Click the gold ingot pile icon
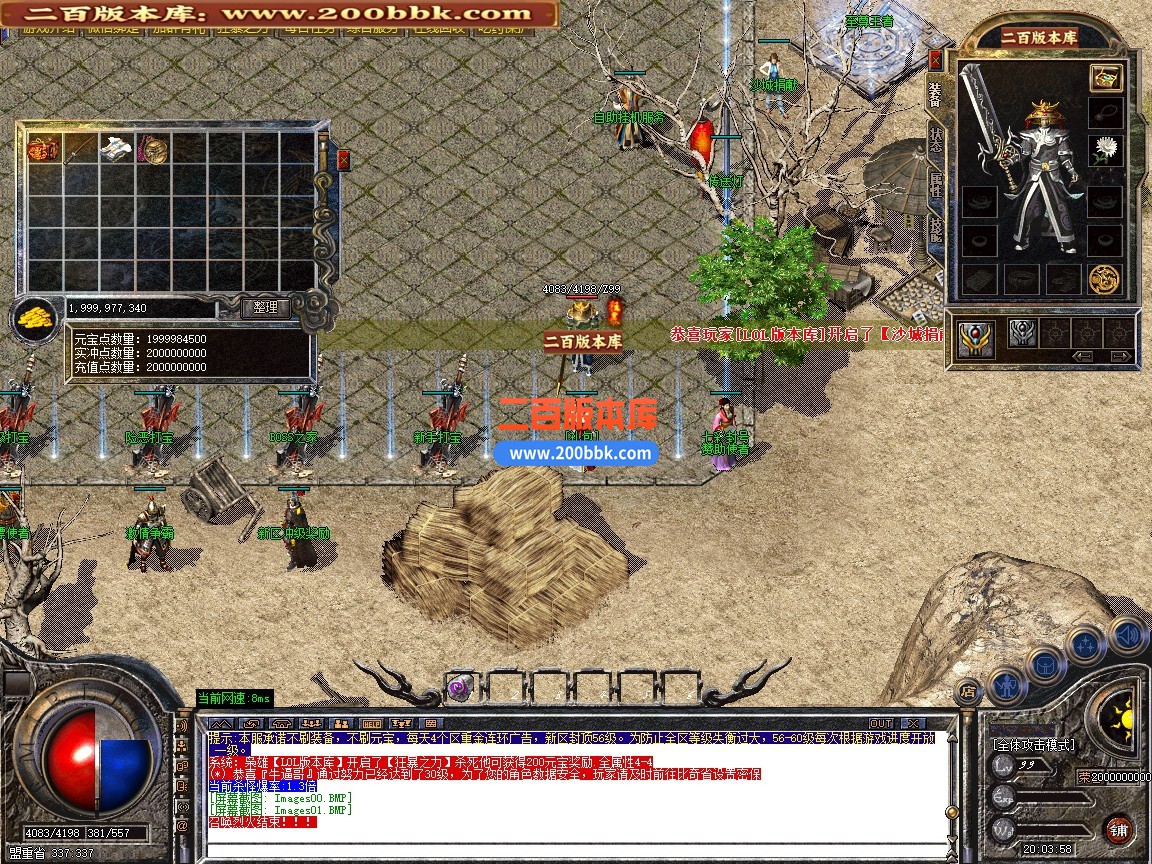This screenshot has width=1152, height=864. (34, 320)
